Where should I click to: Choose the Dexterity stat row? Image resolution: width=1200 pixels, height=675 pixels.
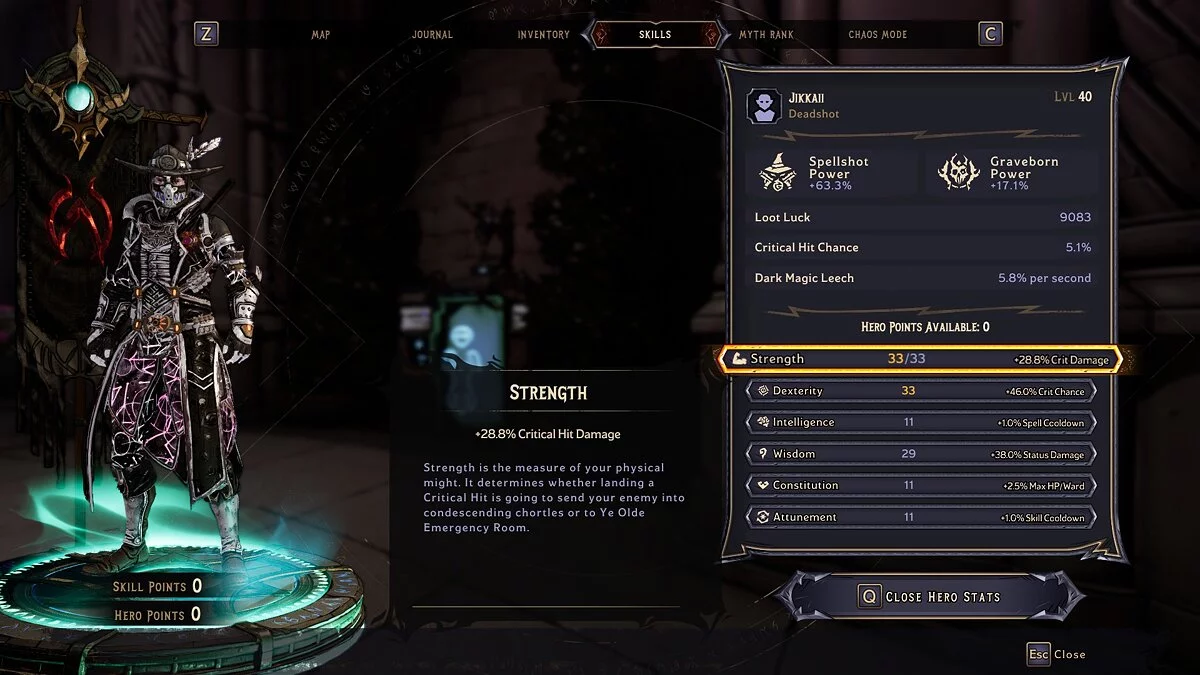pos(920,391)
